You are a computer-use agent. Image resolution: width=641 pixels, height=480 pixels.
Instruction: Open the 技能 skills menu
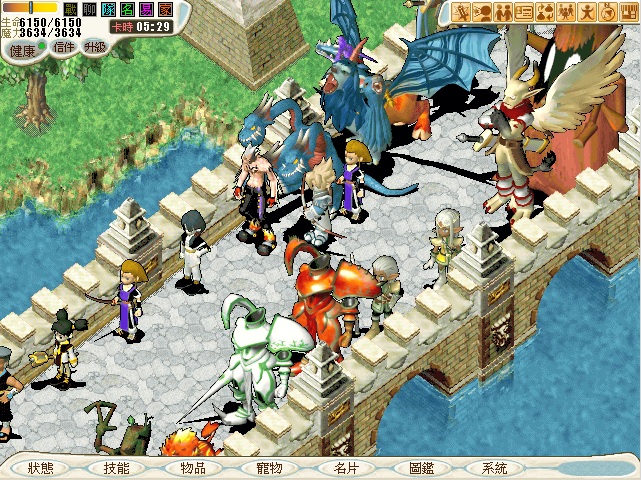pos(116,467)
